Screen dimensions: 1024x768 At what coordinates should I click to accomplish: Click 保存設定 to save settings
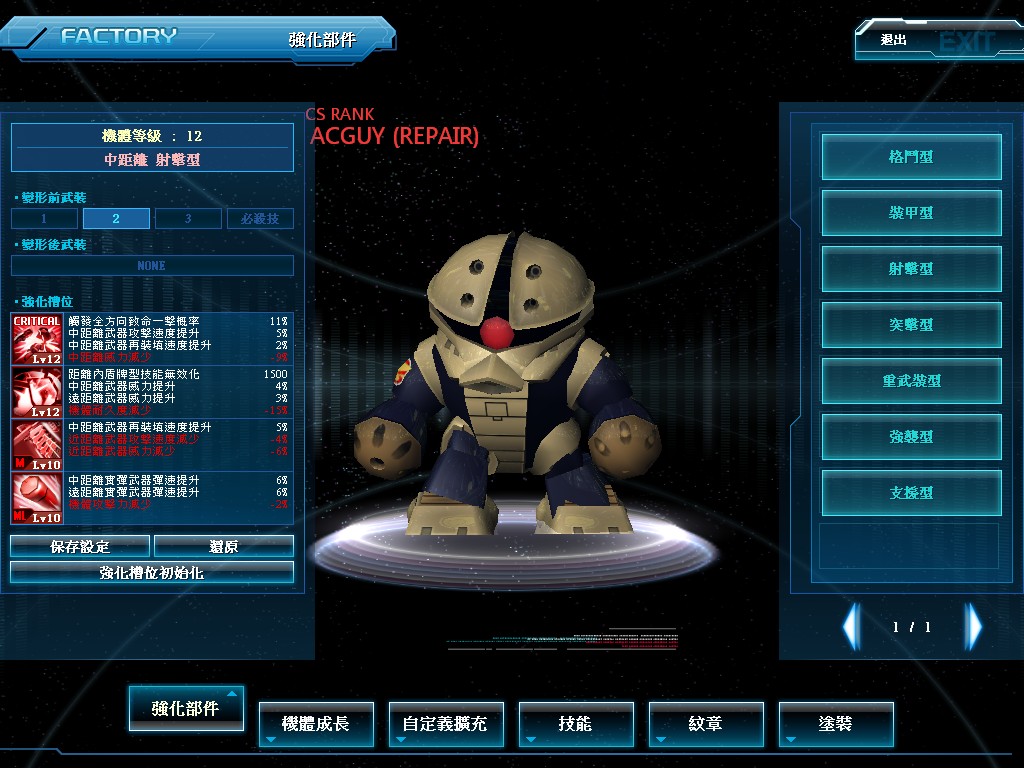tap(80, 546)
